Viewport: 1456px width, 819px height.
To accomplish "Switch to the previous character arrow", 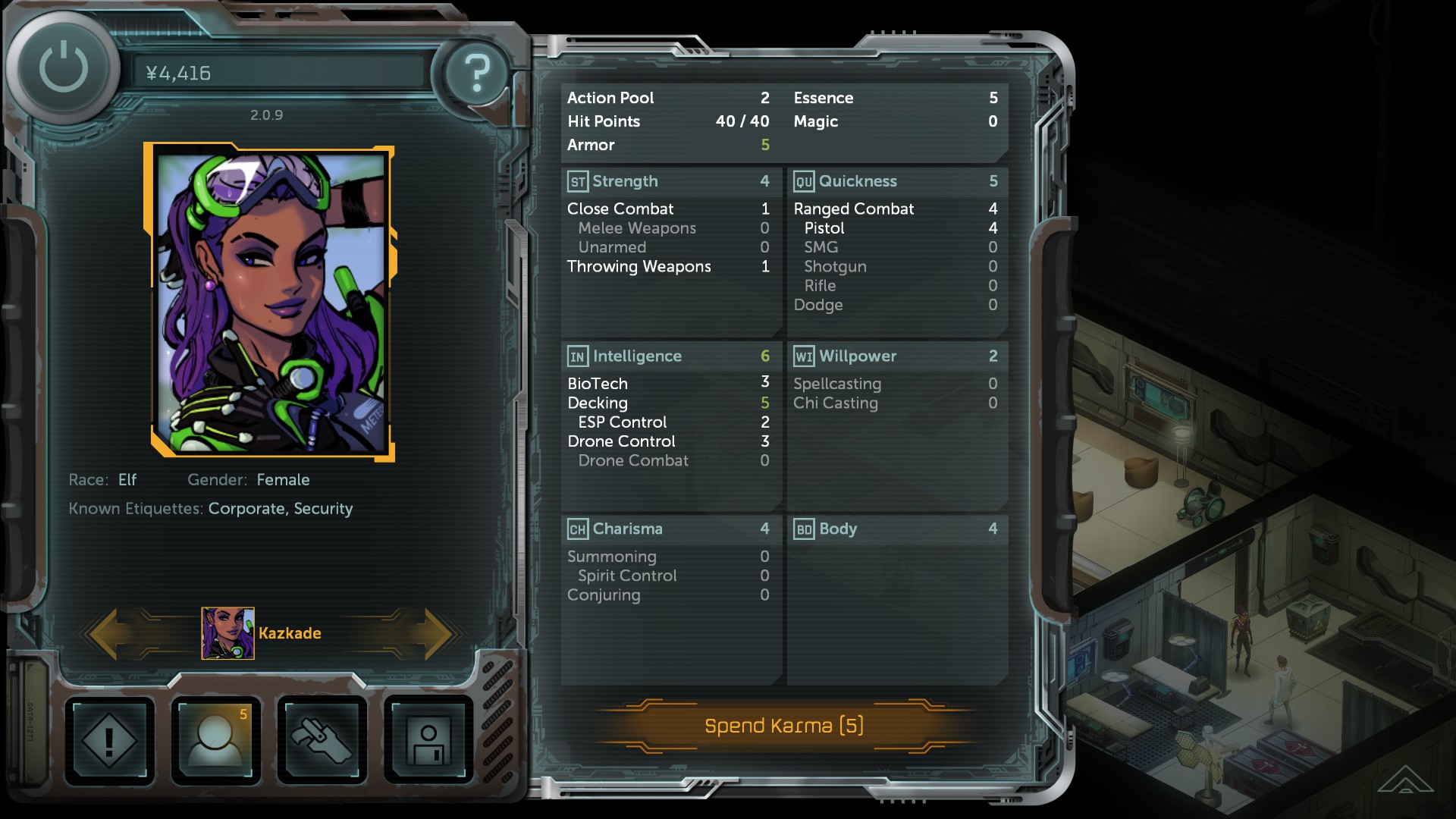I will pyautogui.click(x=108, y=633).
